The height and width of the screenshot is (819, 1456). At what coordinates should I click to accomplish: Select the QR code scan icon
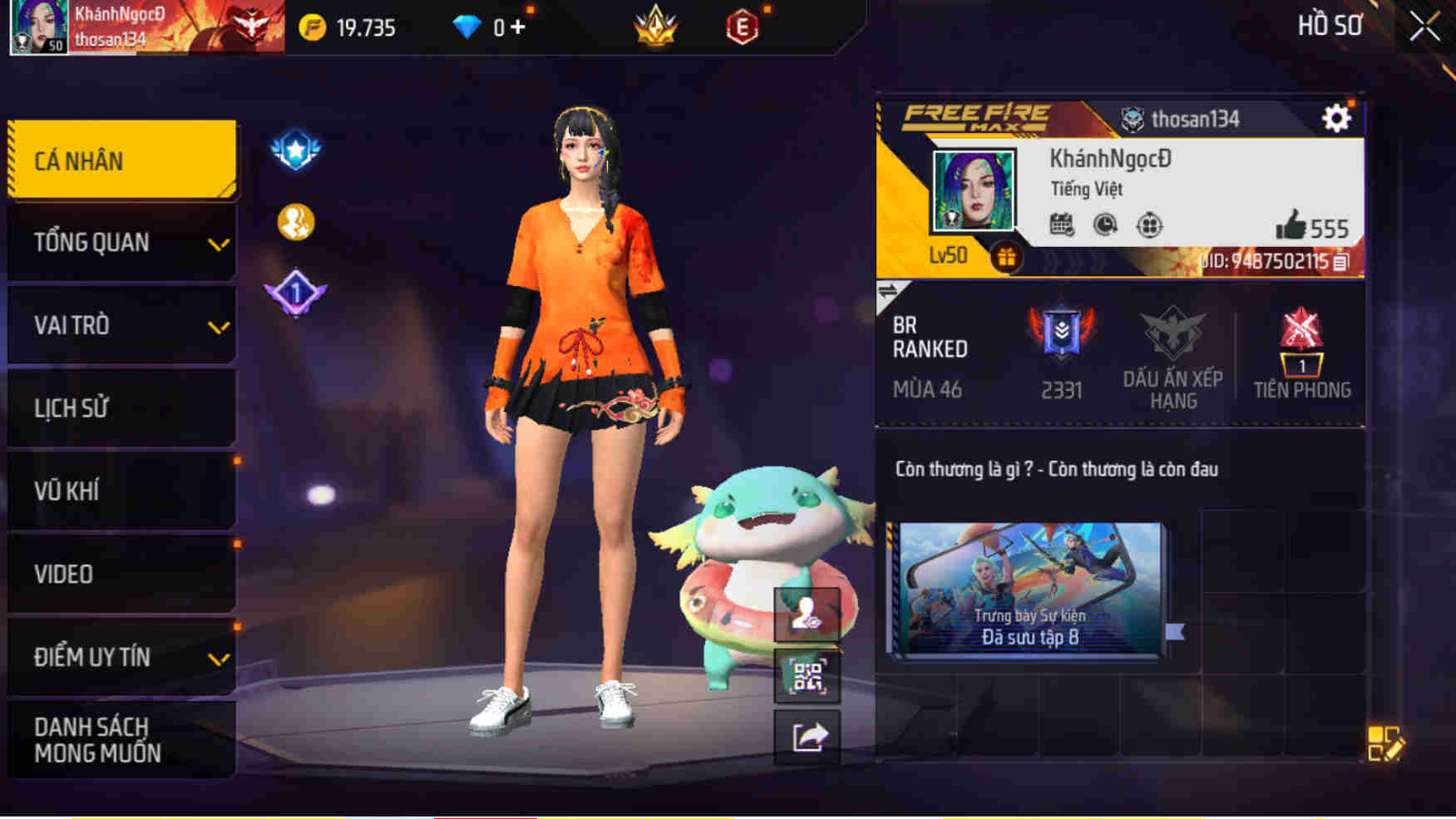click(x=807, y=676)
